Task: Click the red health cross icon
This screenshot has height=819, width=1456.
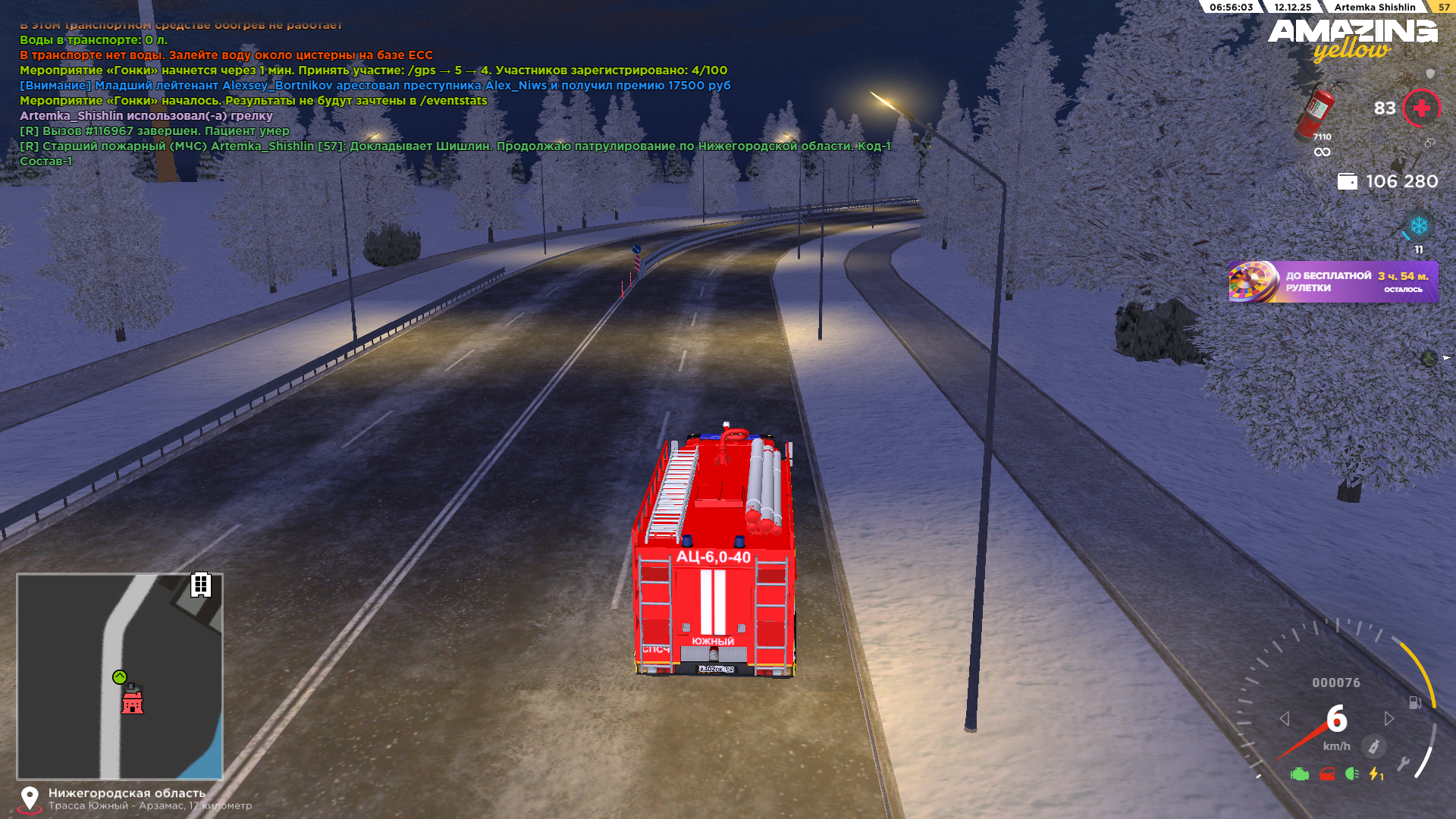Action: click(1421, 108)
